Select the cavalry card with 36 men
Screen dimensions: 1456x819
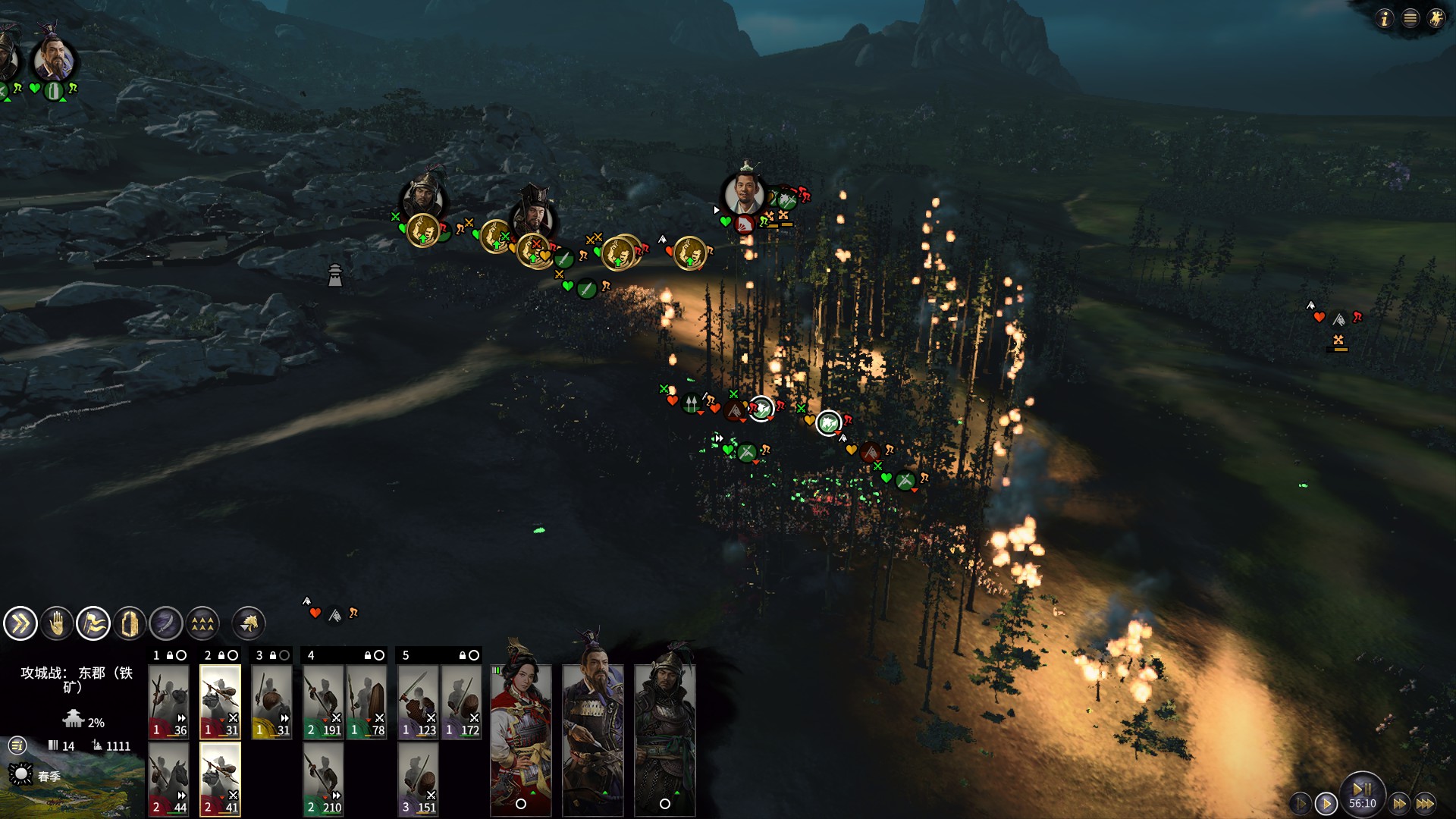[x=168, y=701]
